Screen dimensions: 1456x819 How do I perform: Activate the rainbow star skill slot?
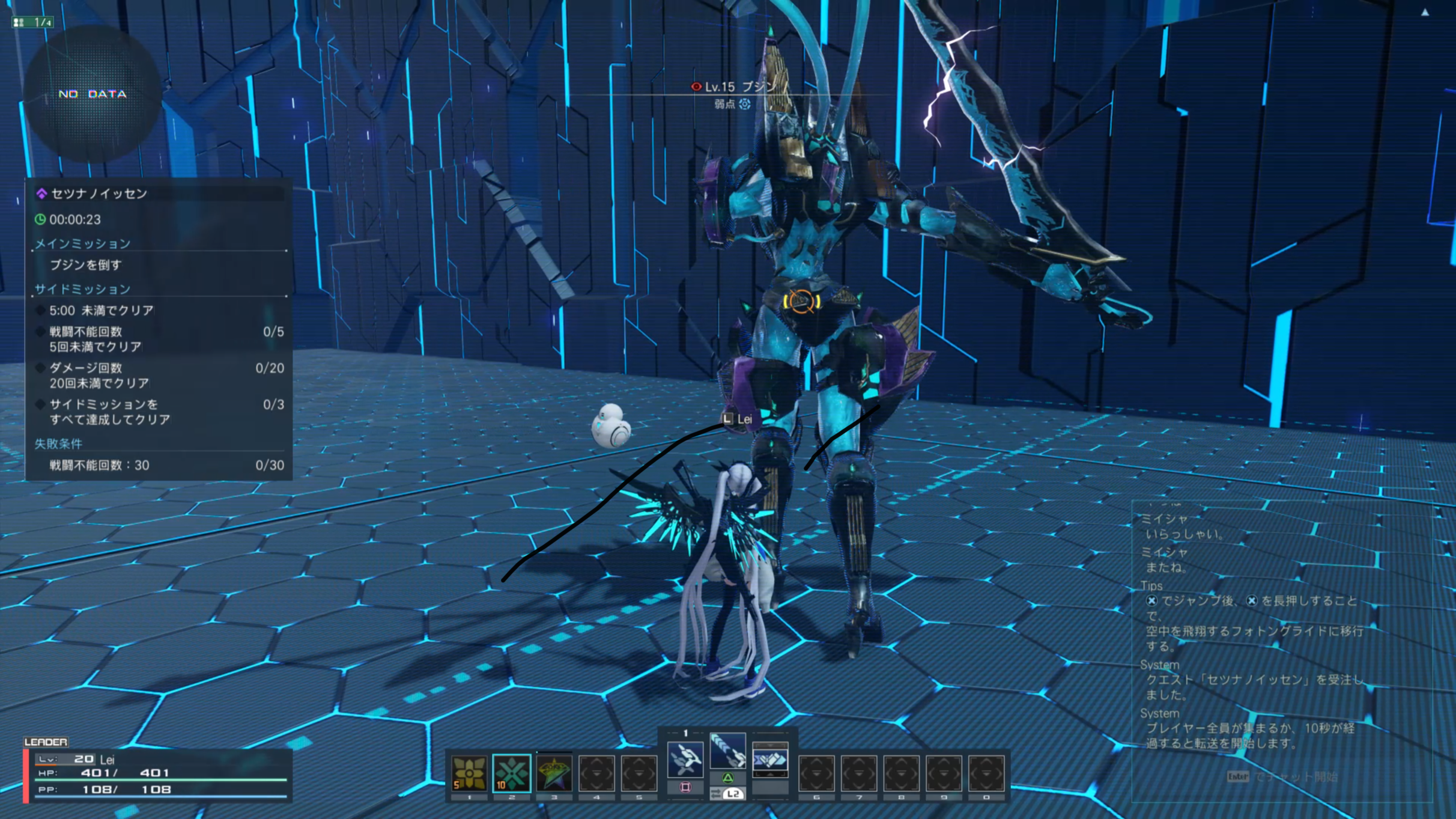coord(554,773)
